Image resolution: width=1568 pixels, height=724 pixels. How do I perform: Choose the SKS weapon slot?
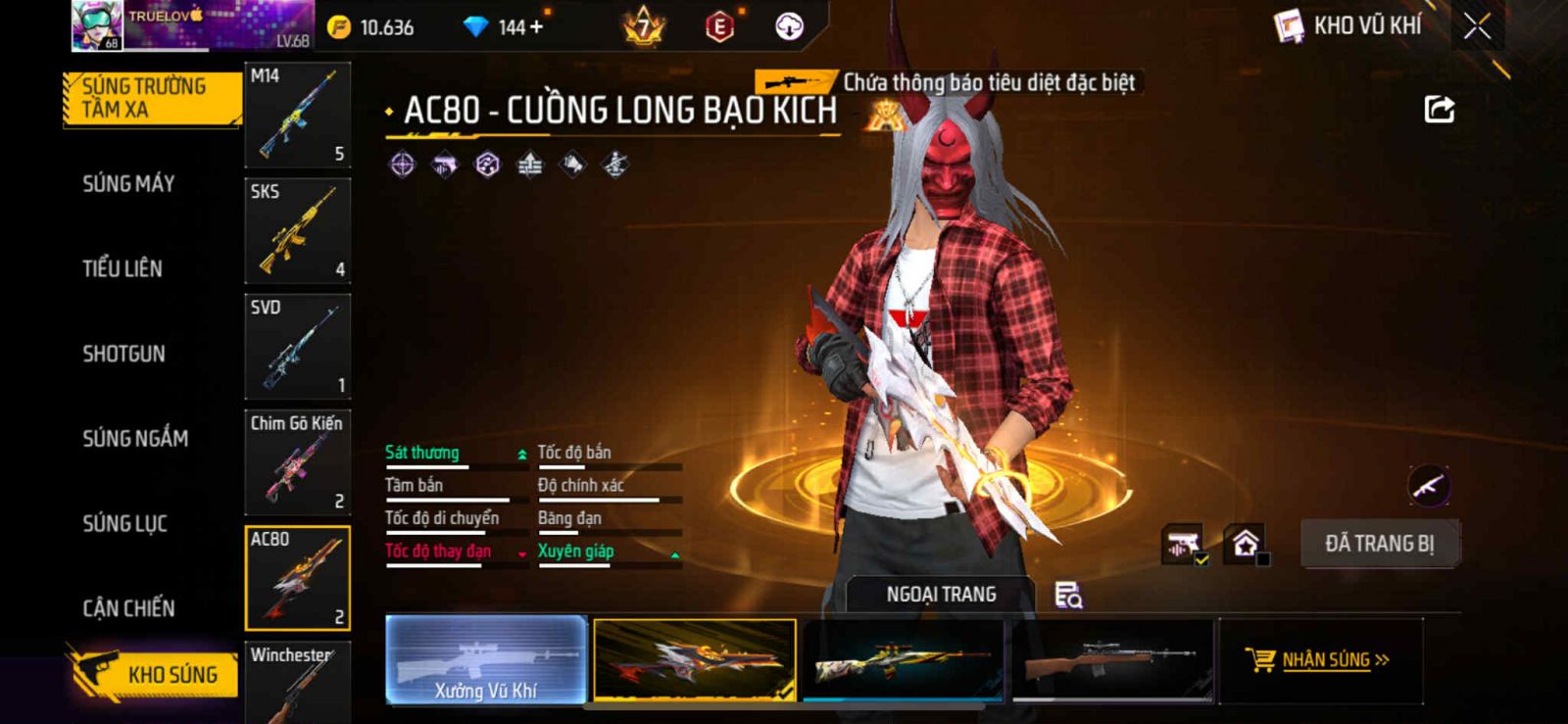298,231
